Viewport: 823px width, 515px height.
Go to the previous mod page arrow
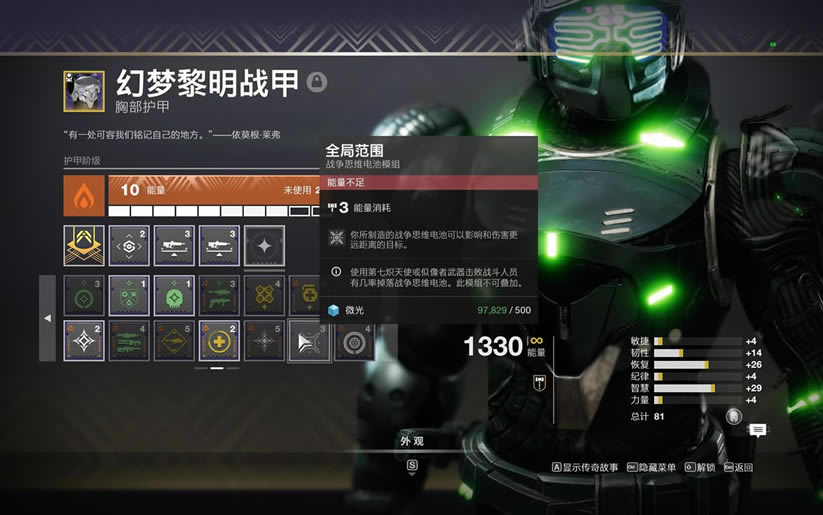tap(47, 318)
